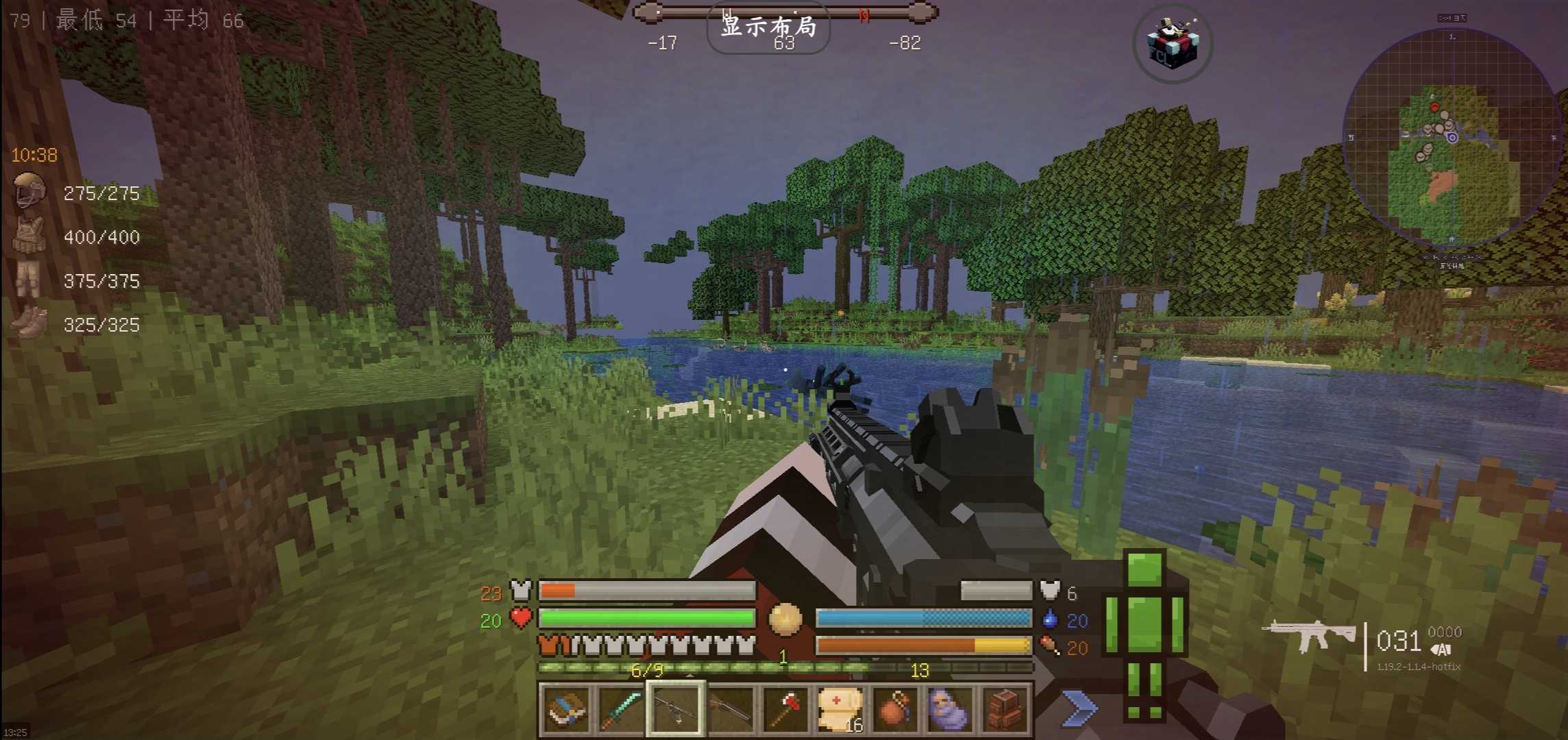The width and height of the screenshot is (1568, 740).
Task: Open the FCL launcher menu icon
Action: 1173,45
